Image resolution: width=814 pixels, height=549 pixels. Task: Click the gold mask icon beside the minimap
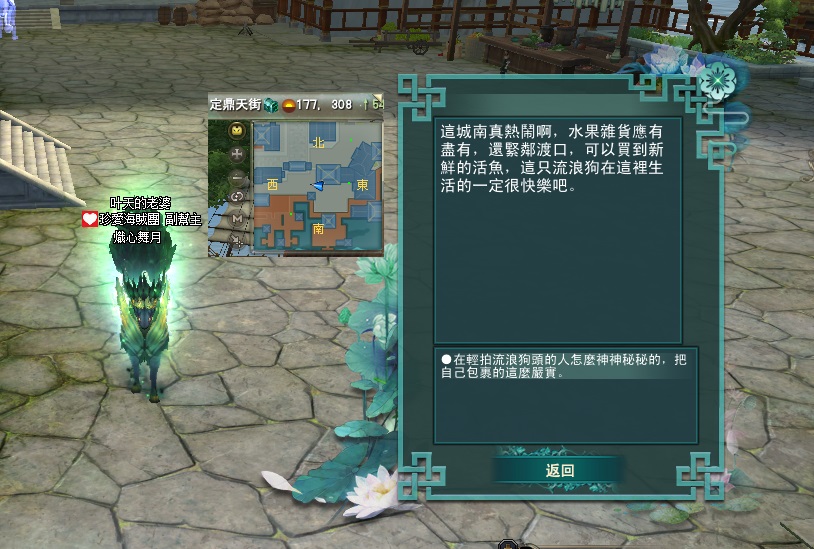coord(237,131)
